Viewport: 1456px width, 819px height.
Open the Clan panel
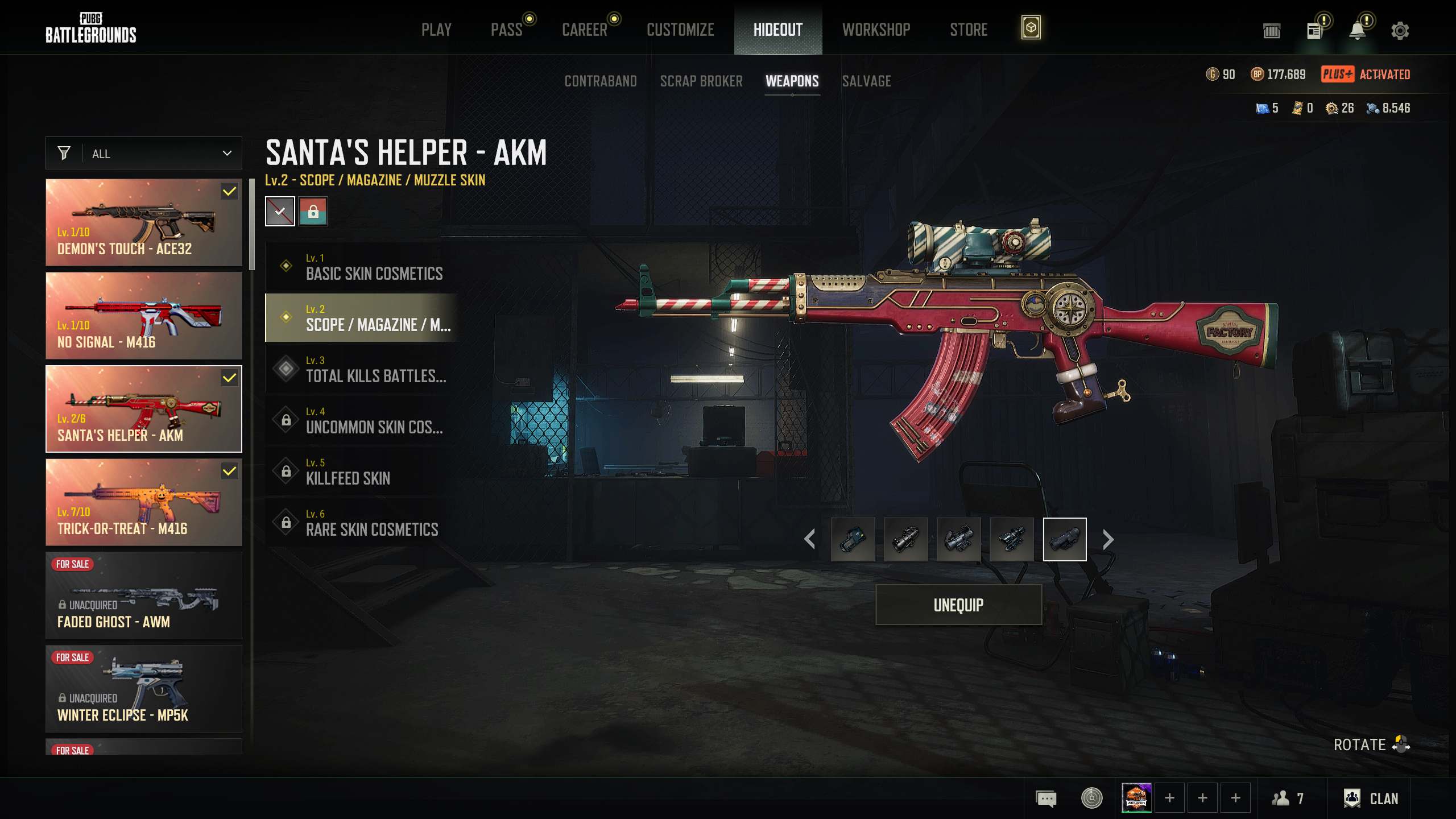coord(1371,799)
